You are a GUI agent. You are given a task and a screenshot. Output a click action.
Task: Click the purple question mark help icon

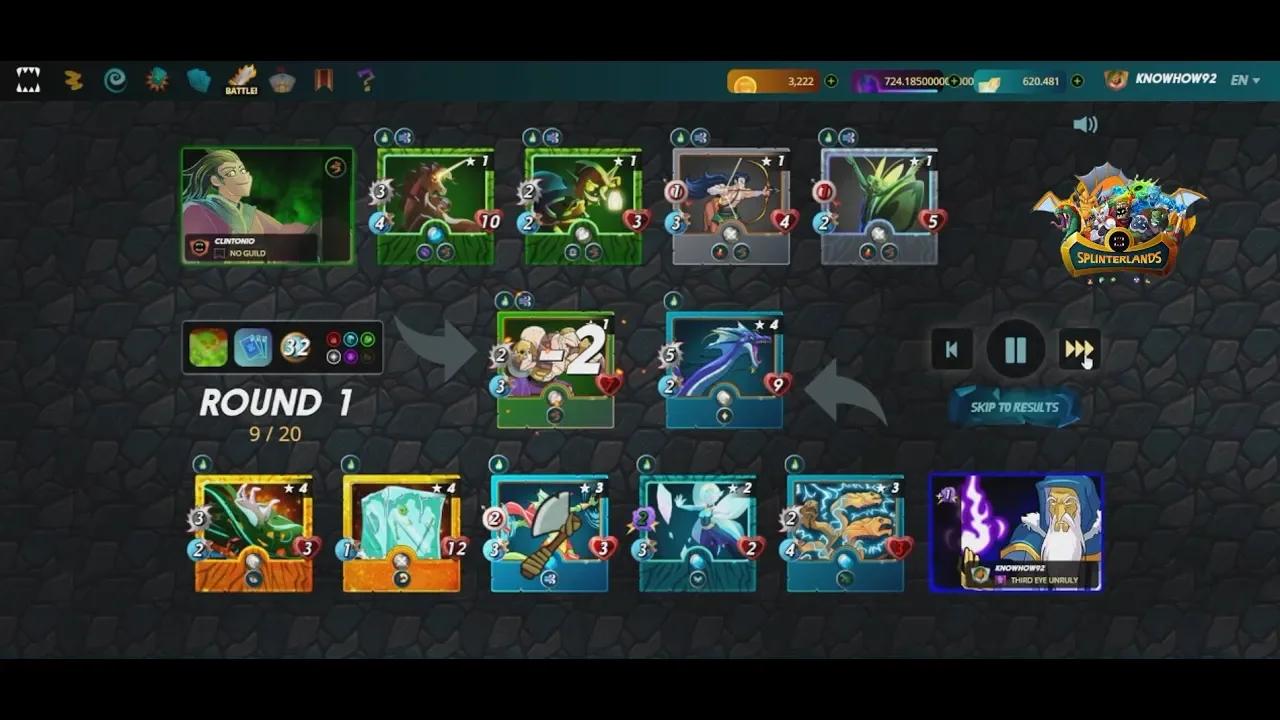pos(364,80)
